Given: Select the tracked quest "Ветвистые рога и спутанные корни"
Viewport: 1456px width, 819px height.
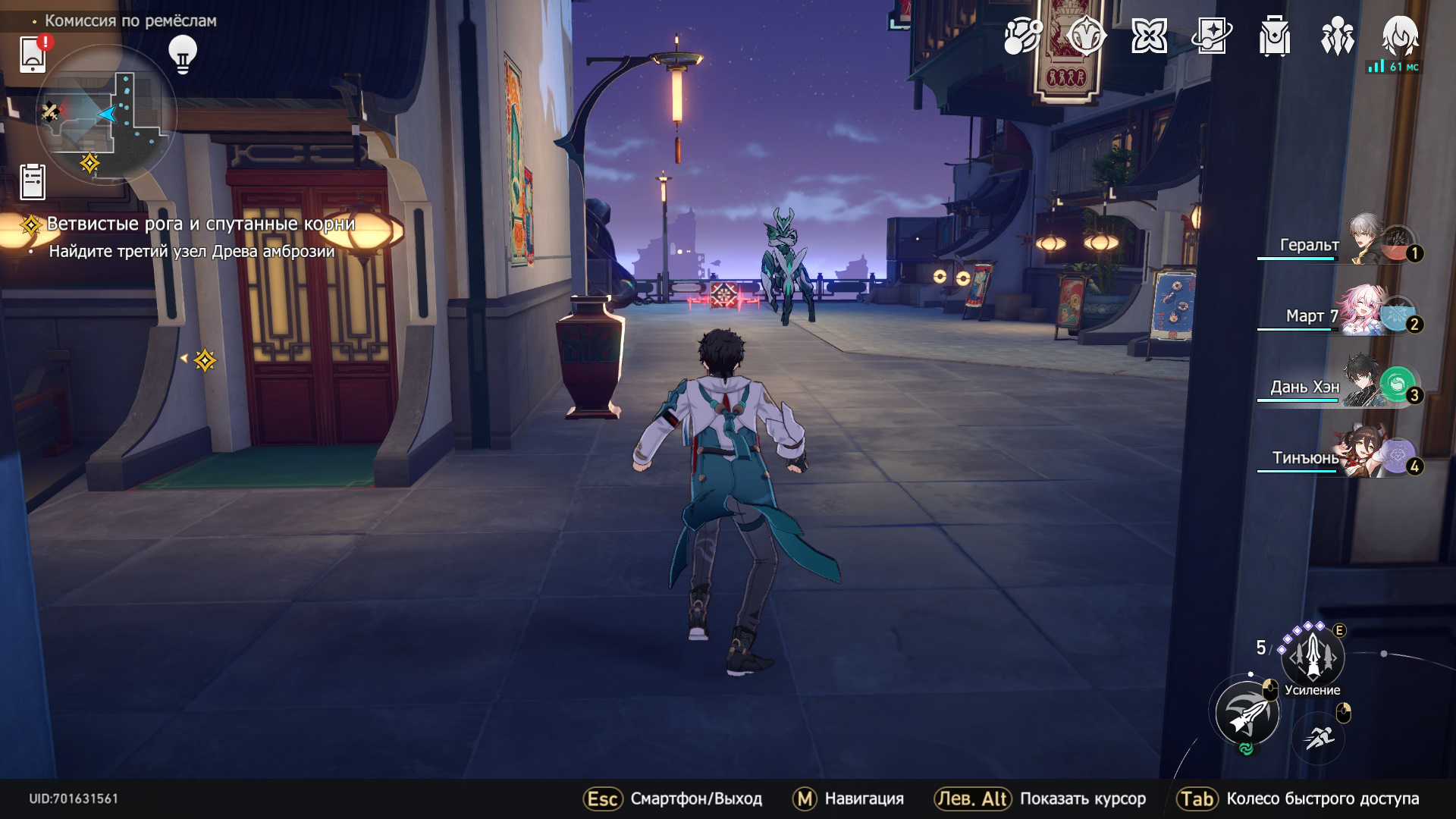Looking at the screenshot, I should pyautogui.click(x=200, y=224).
